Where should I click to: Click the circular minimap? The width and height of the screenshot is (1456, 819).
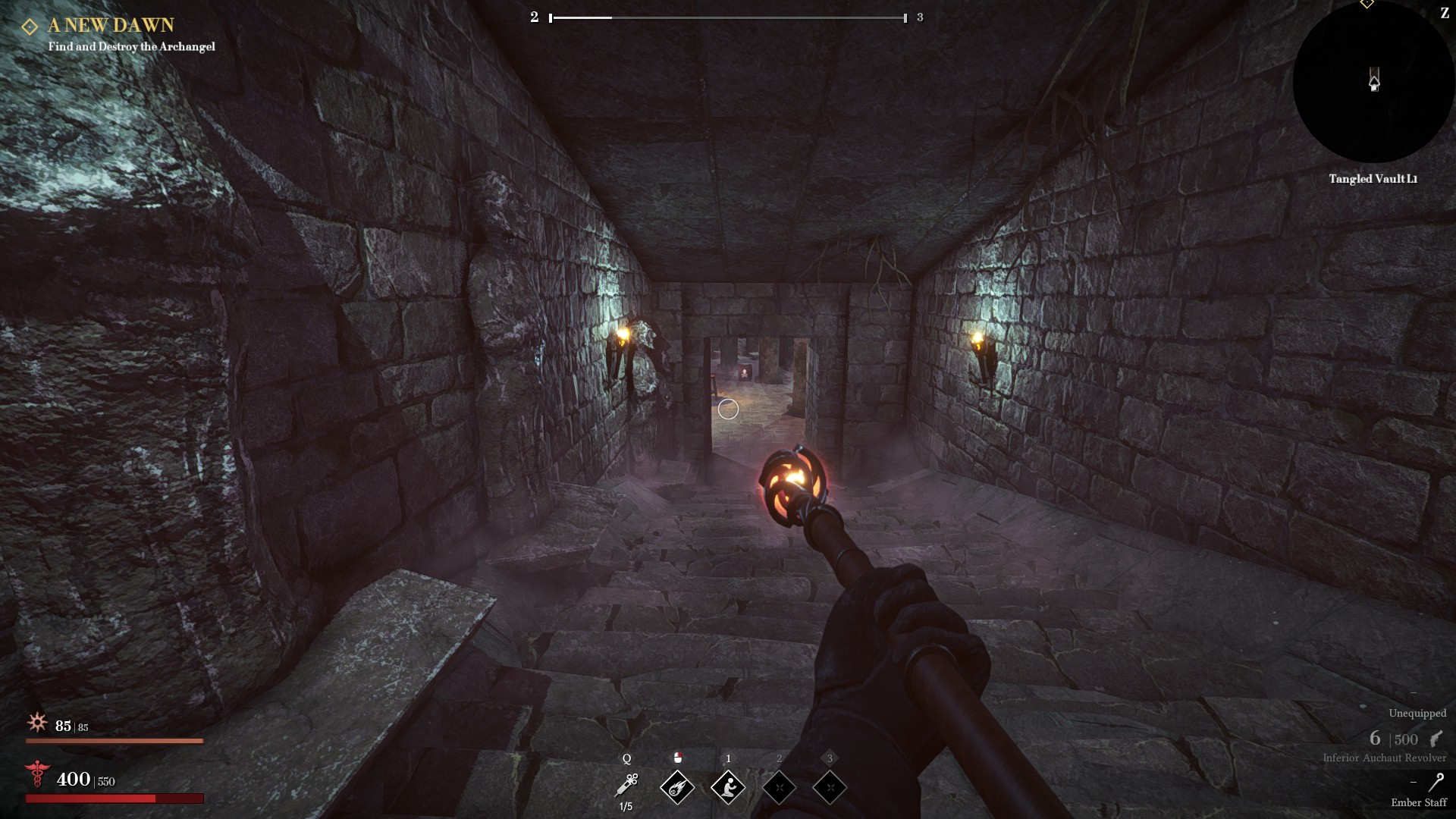[x=1373, y=83]
